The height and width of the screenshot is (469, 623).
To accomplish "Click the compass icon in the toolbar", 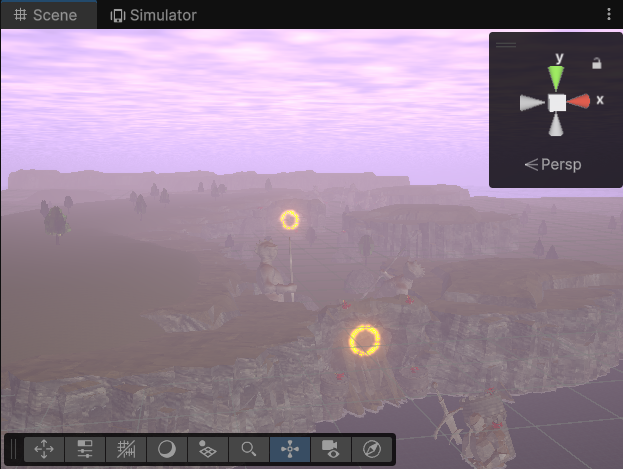I will (372, 449).
